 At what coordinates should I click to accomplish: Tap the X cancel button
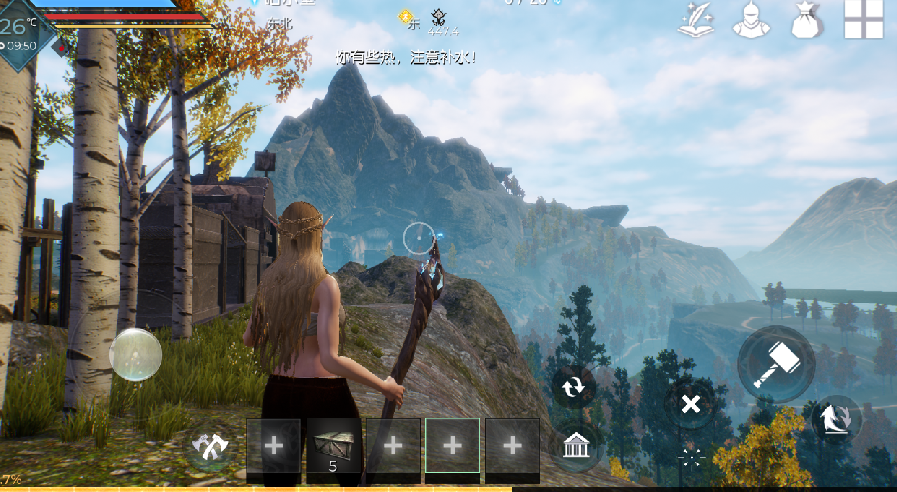[690, 404]
